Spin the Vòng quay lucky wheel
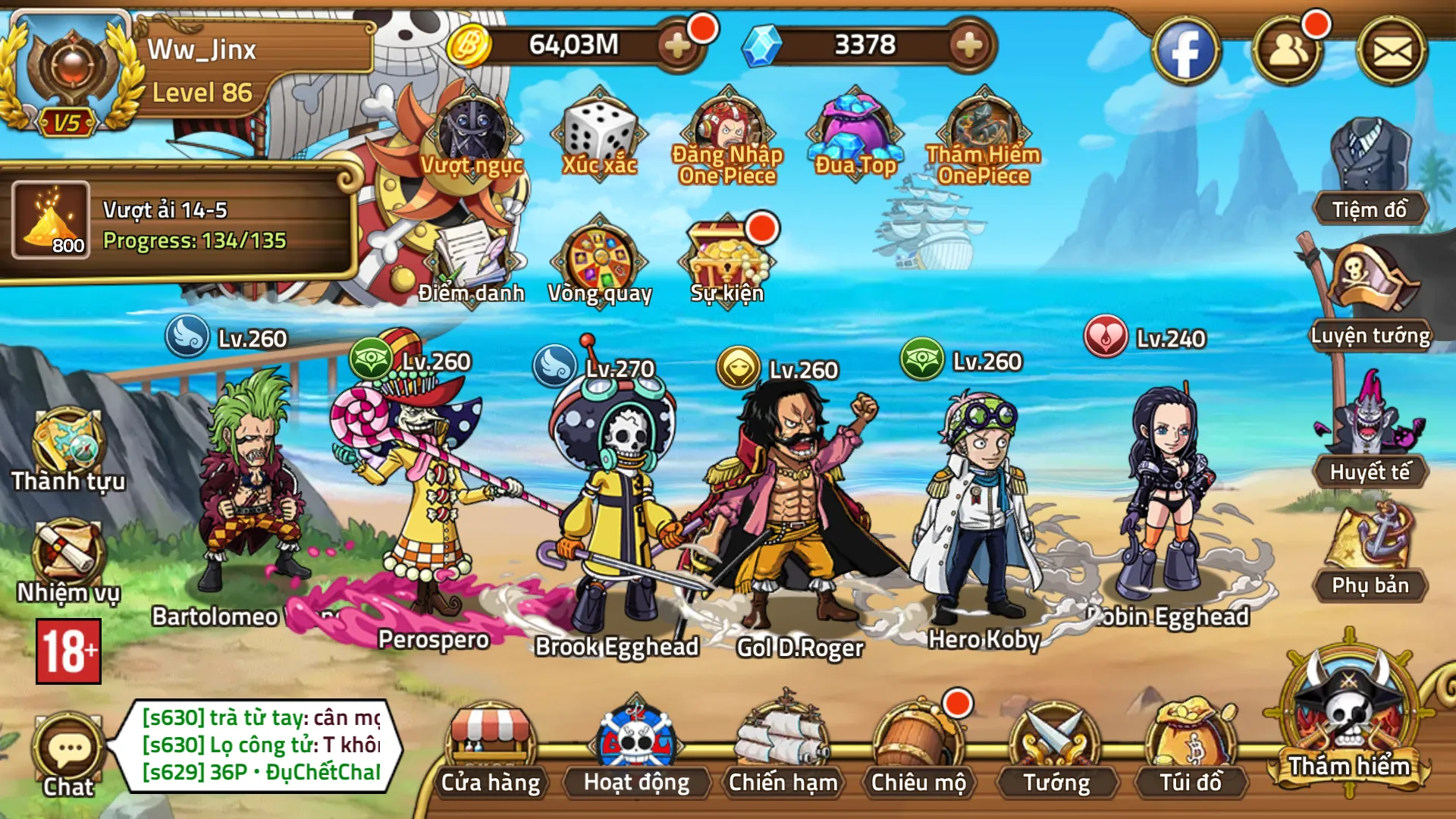Image resolution: width=1456 pixels, height=819 pixels. coord(599,258)
